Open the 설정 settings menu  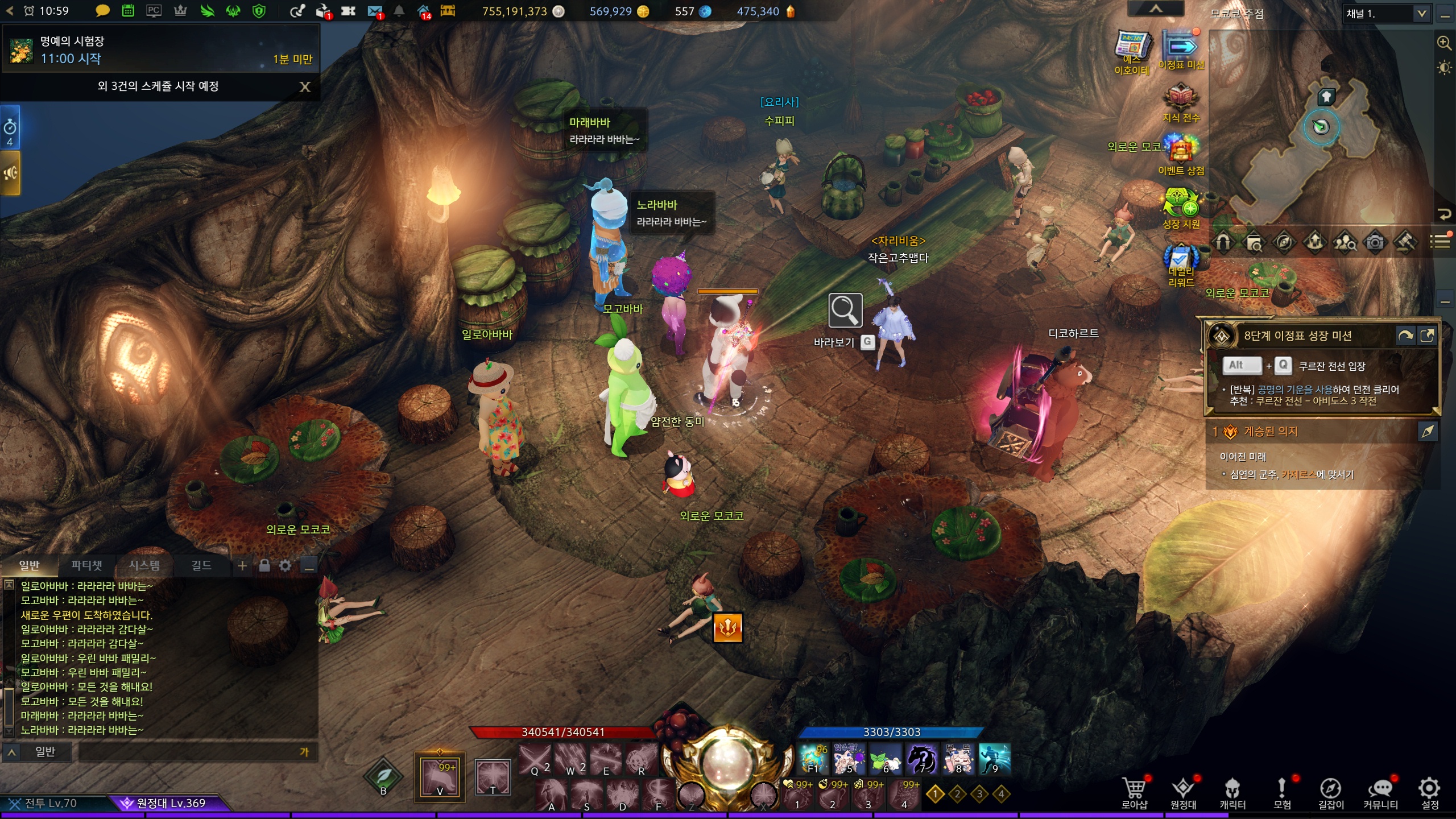coord(1429,792)
